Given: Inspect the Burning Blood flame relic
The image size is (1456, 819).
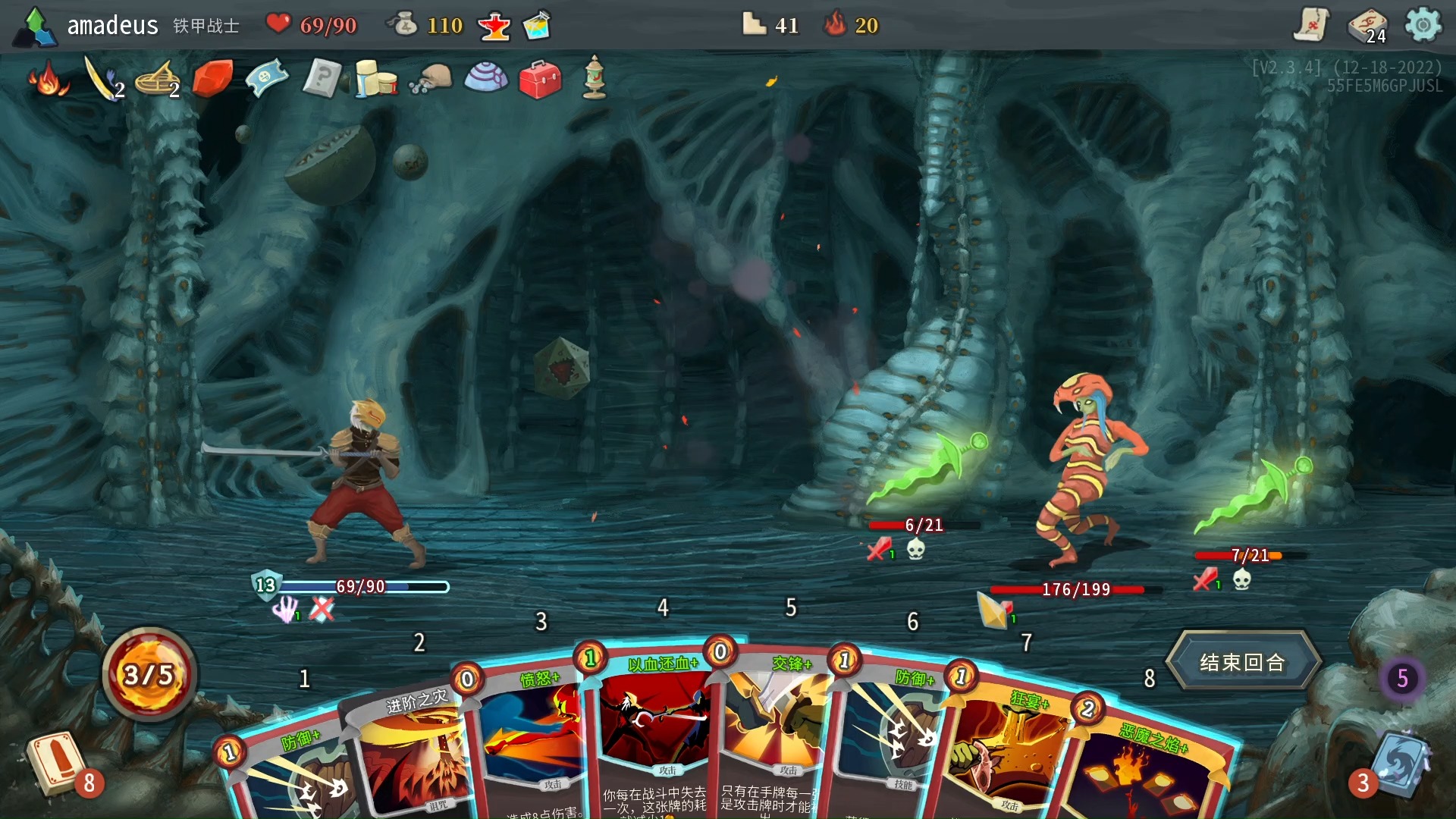Looking at the screenshot, I should 48,79.
